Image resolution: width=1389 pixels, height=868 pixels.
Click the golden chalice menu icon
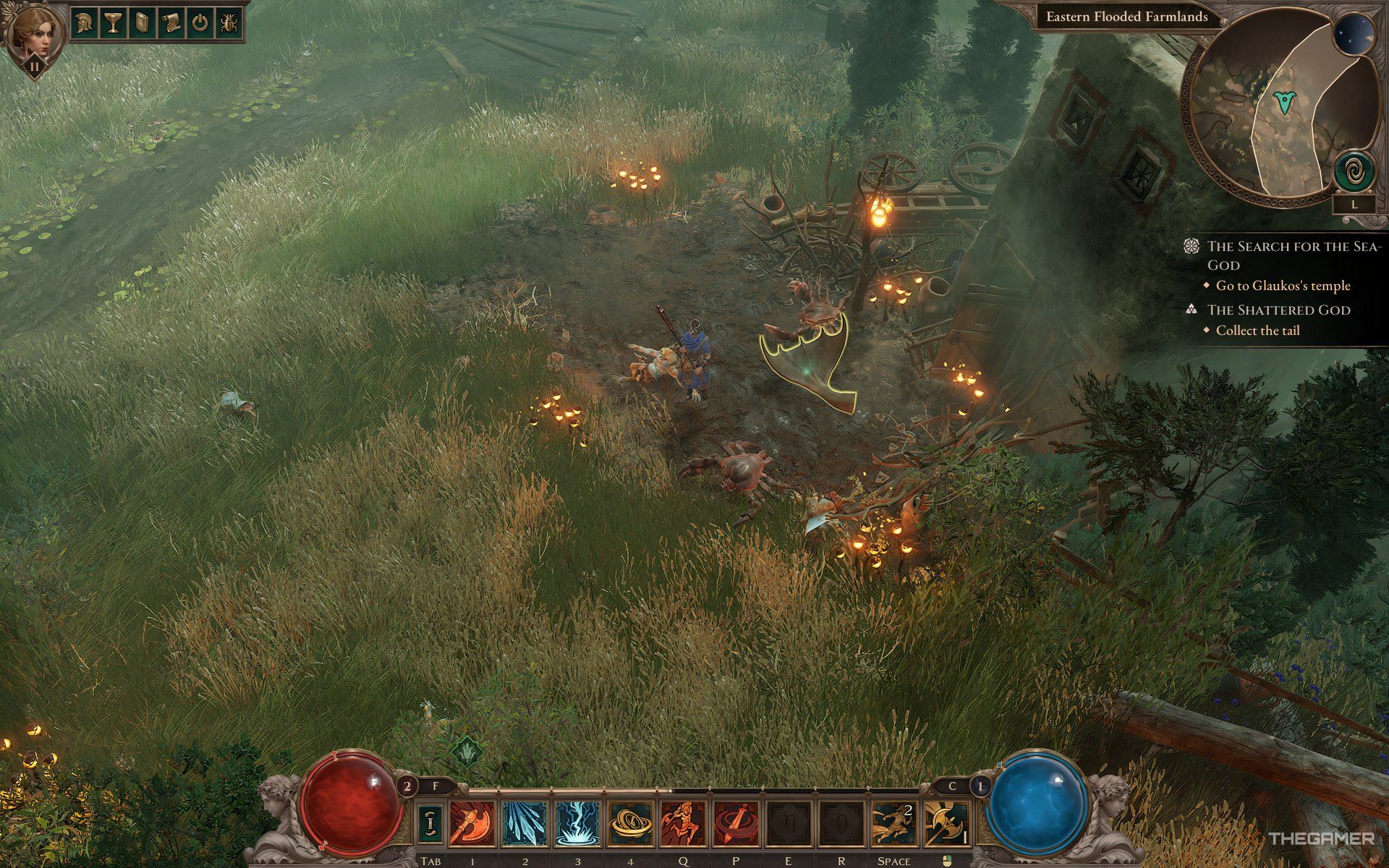(x=111, y=23)
